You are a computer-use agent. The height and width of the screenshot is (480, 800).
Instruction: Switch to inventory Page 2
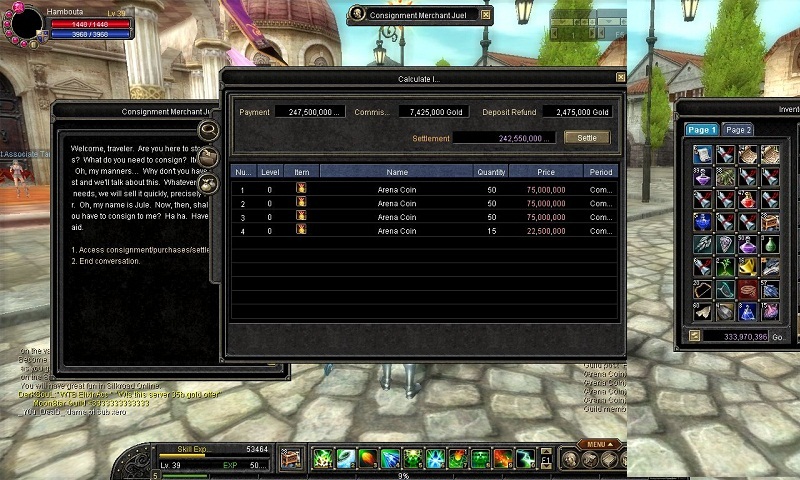(738, 130)
